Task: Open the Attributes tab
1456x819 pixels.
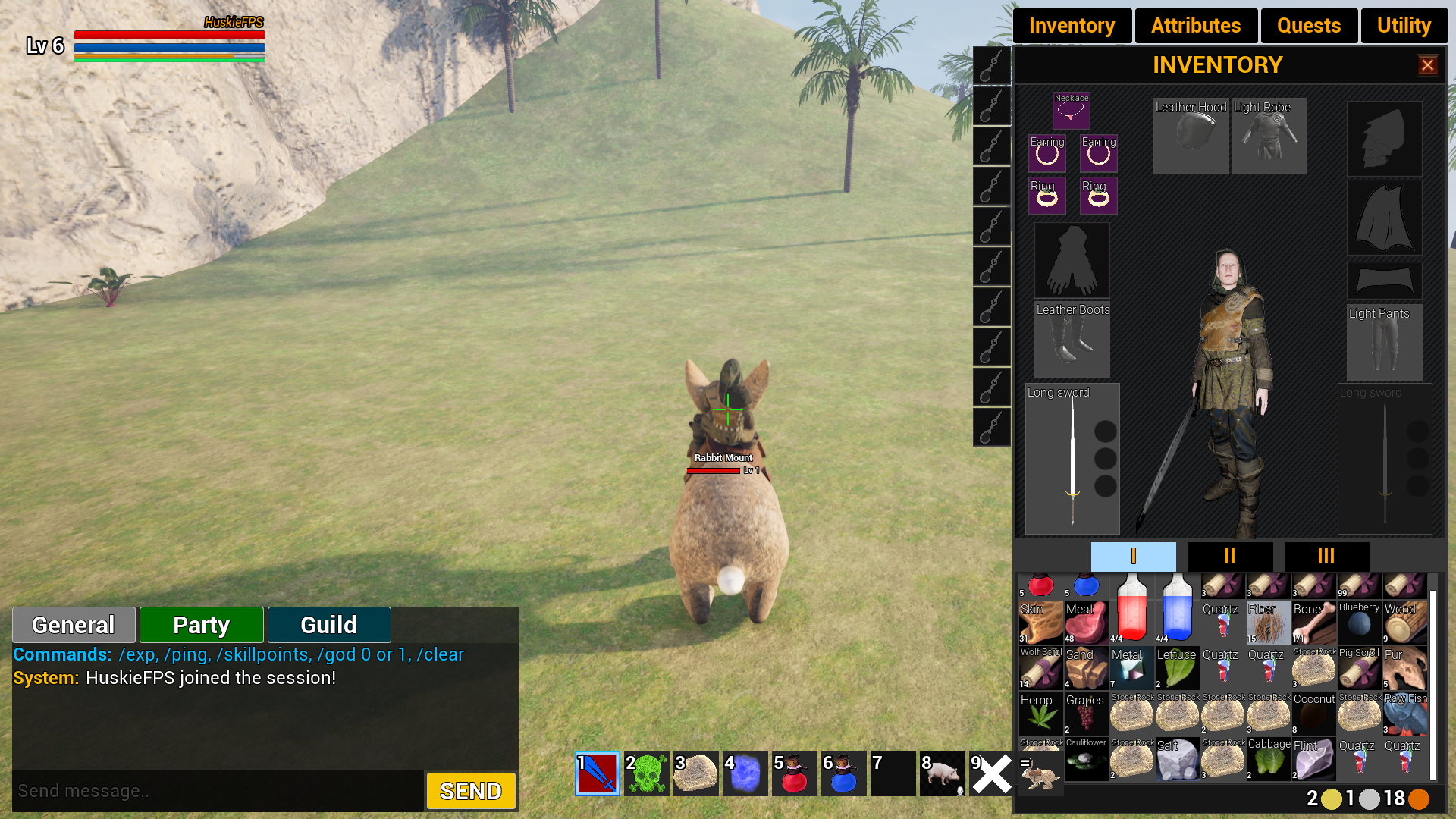Action: click(1195, 26)
